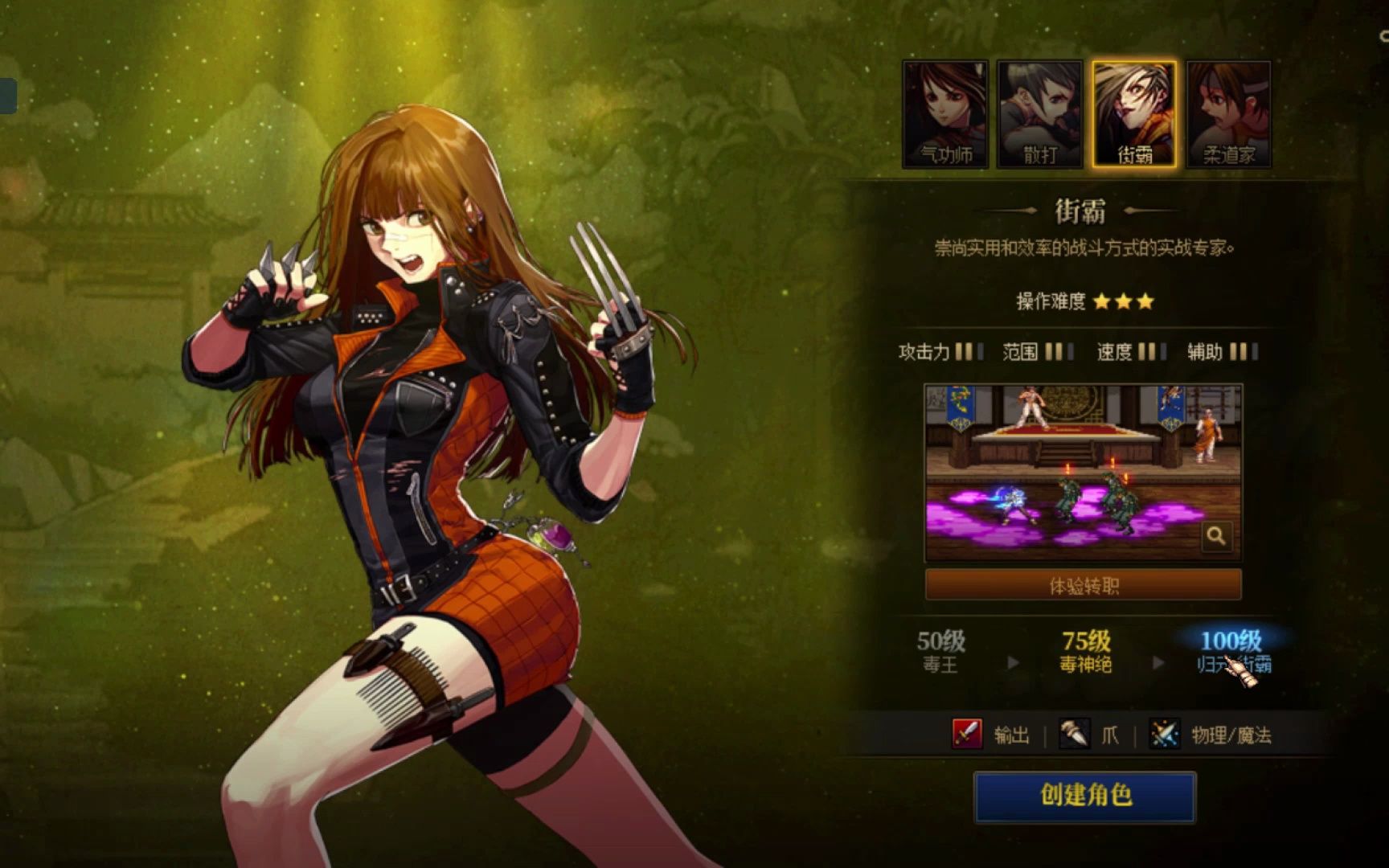Viewport: 1389px width, 868px height.
Task: Enlarge the skill preview with magnifier icon
Action: pyautogui.click(x=1215, y=535)
